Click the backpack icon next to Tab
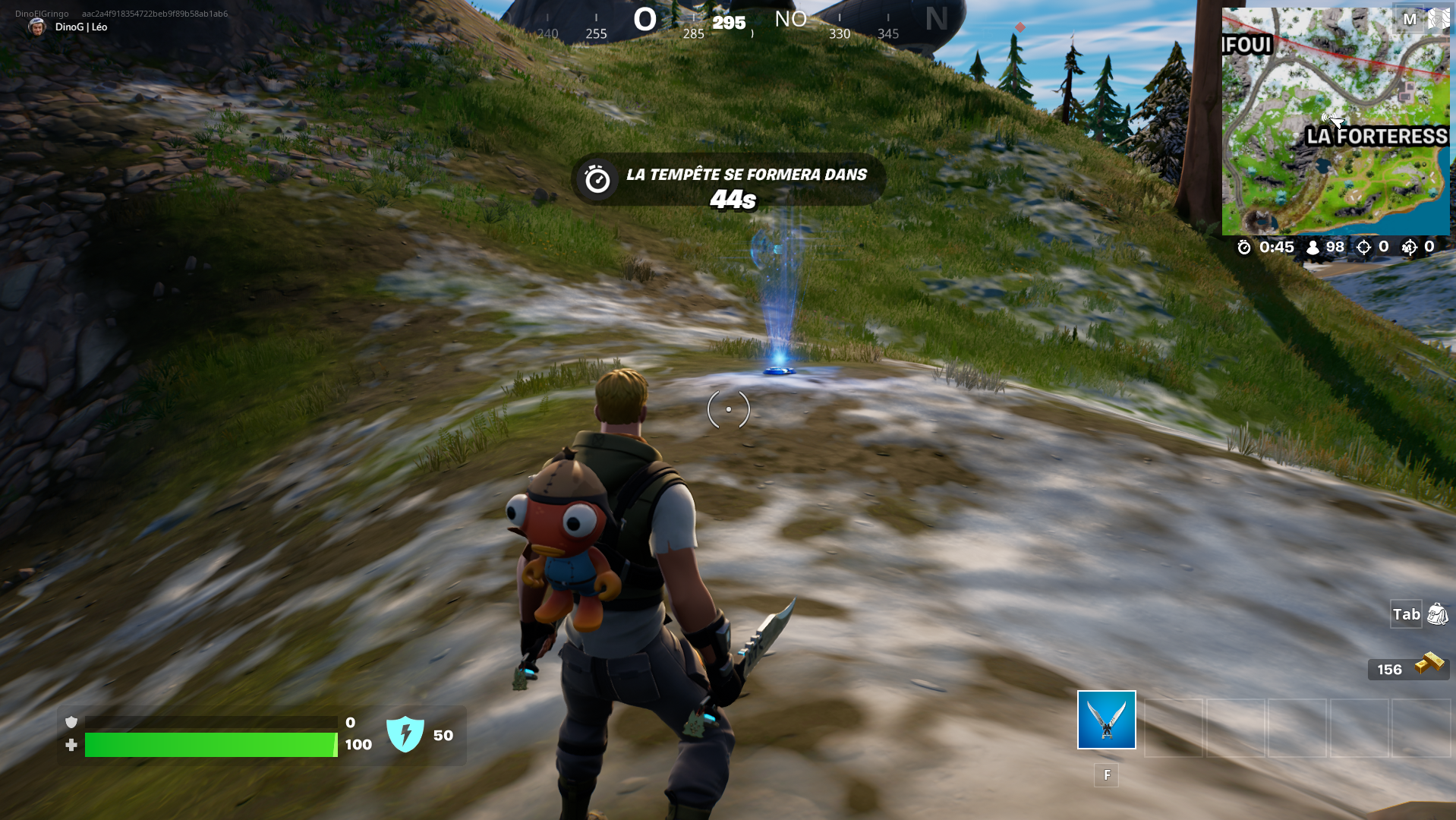 (1437, 615)
